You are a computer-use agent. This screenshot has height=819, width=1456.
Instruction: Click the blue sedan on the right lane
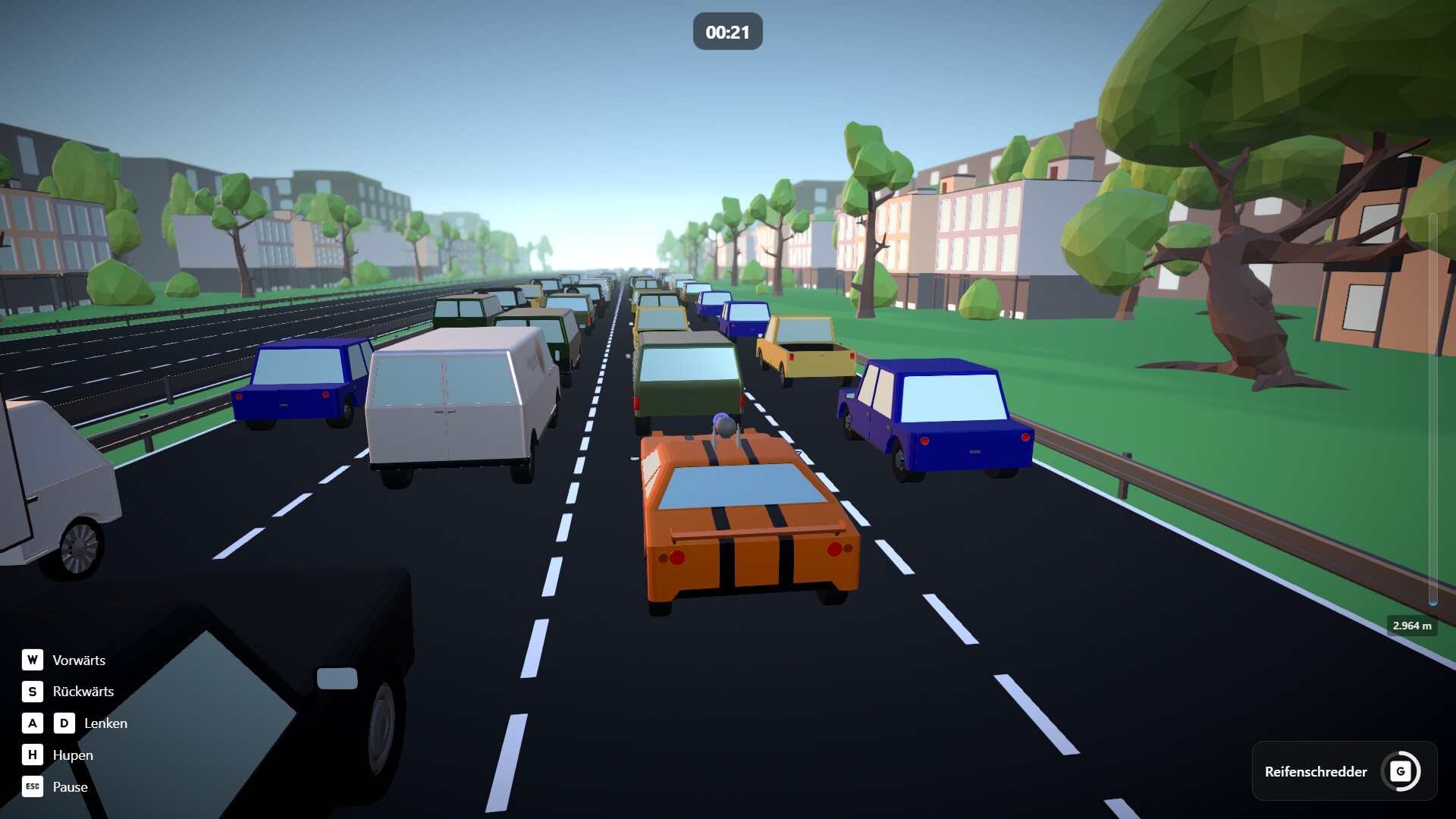(x=933, y=413)
